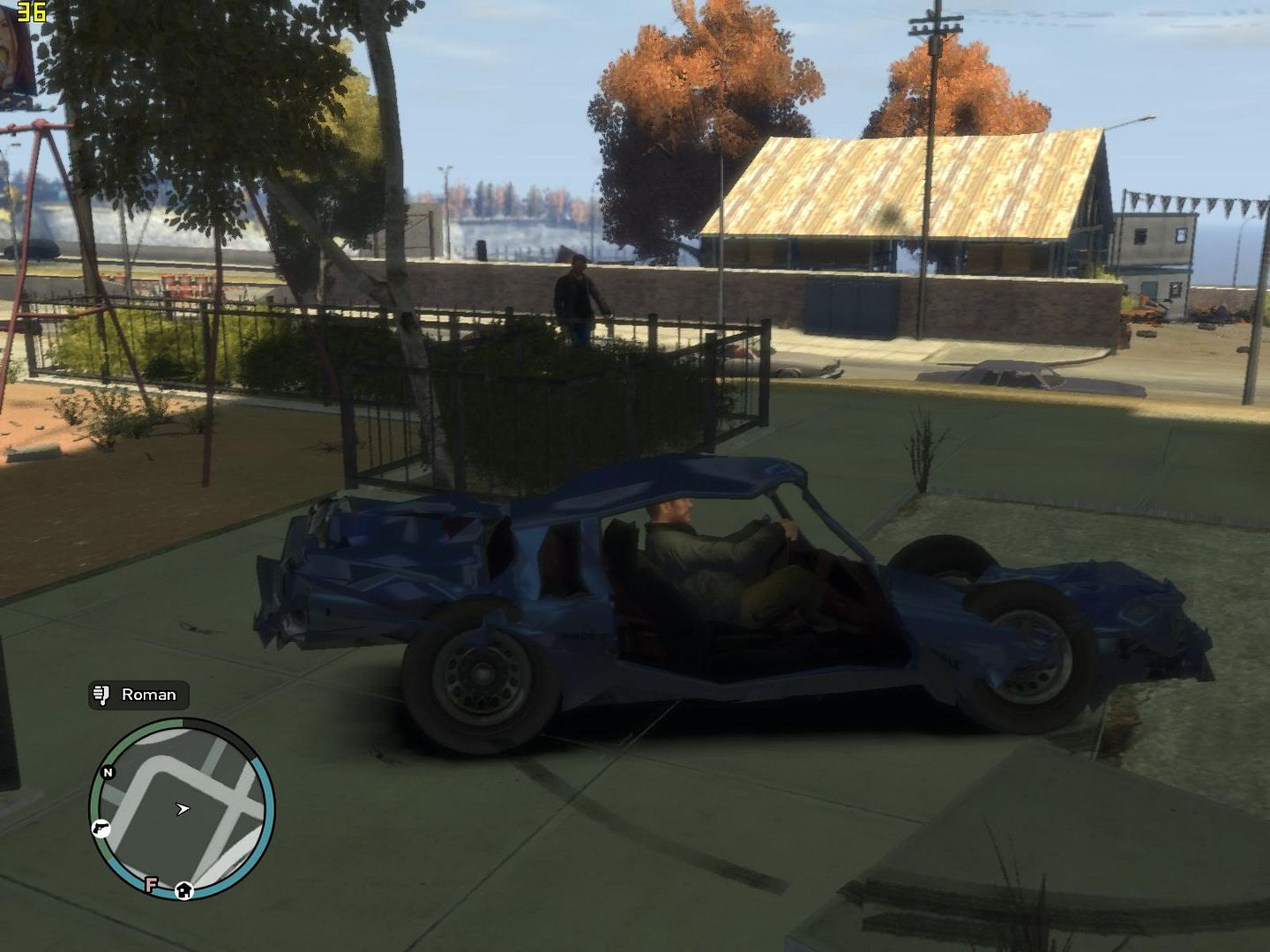Select the pink F friend blip
Screen dimensions: 1270x952
tap(152, 884)
